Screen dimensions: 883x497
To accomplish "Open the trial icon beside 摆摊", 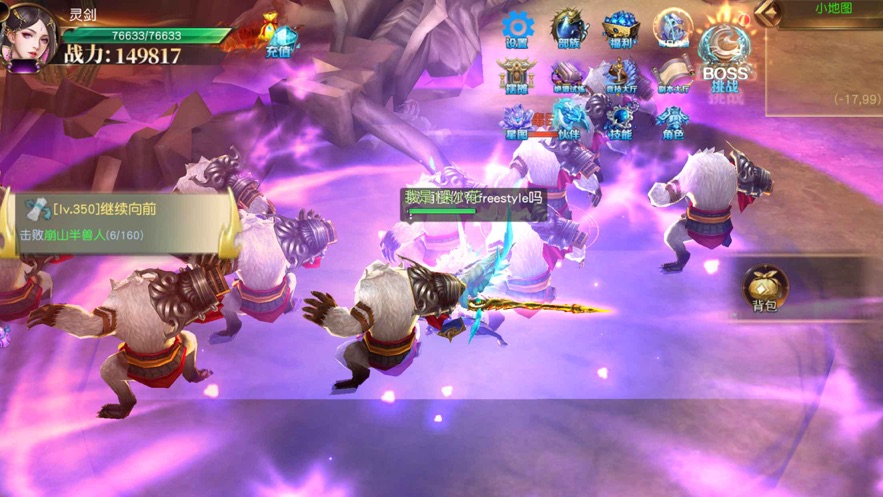I will coord(569,77).
